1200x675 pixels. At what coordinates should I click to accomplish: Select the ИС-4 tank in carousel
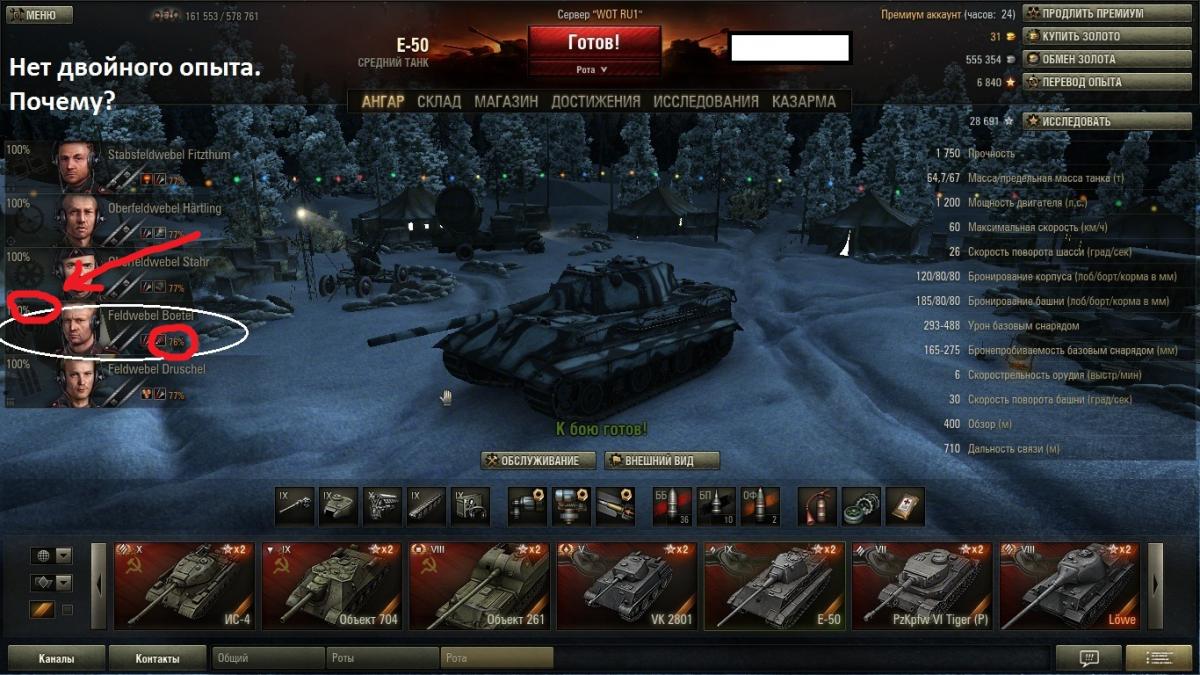click(x=184, y=586)
